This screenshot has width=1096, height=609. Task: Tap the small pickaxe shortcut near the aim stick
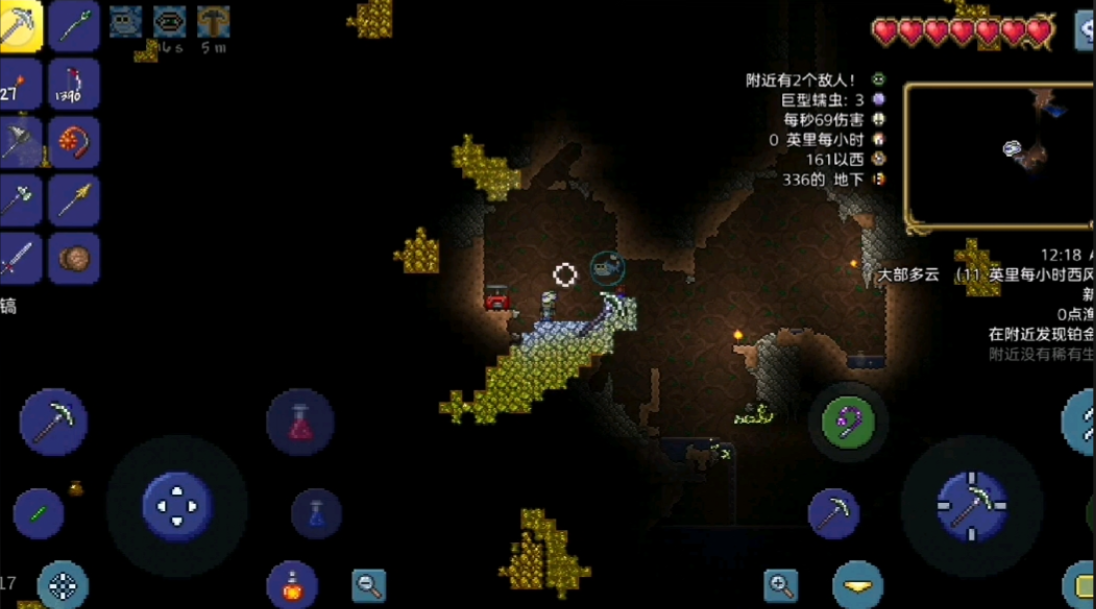[x=834, y=514]
